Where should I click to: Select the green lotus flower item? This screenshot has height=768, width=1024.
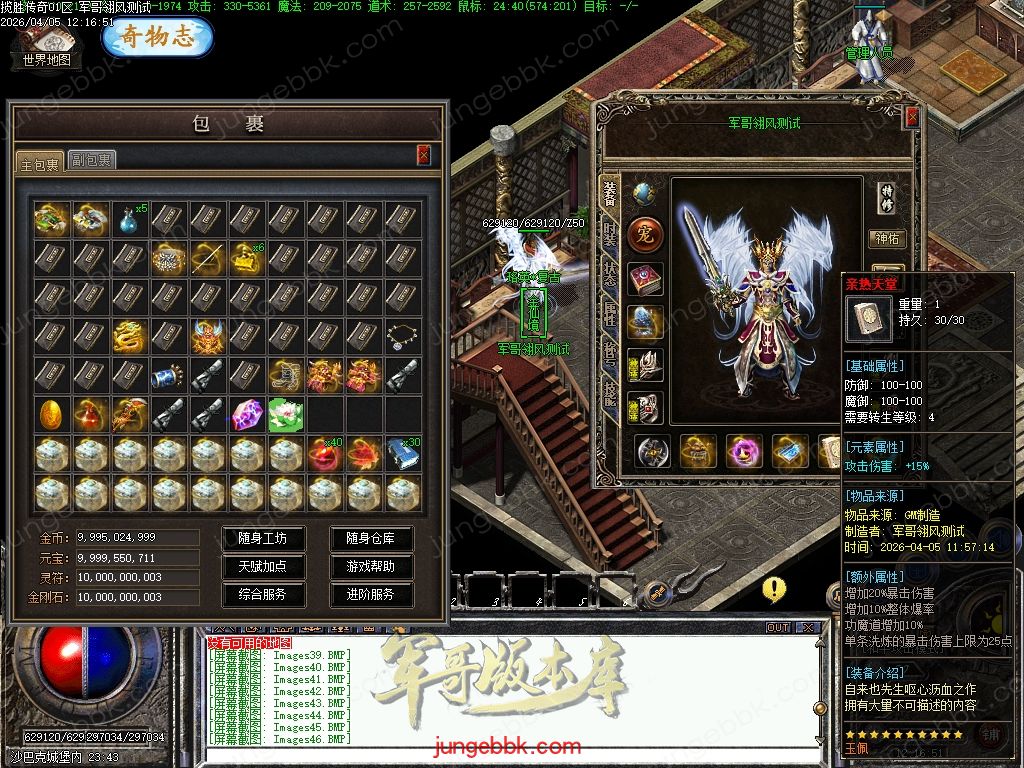click(x=285, y=414)
